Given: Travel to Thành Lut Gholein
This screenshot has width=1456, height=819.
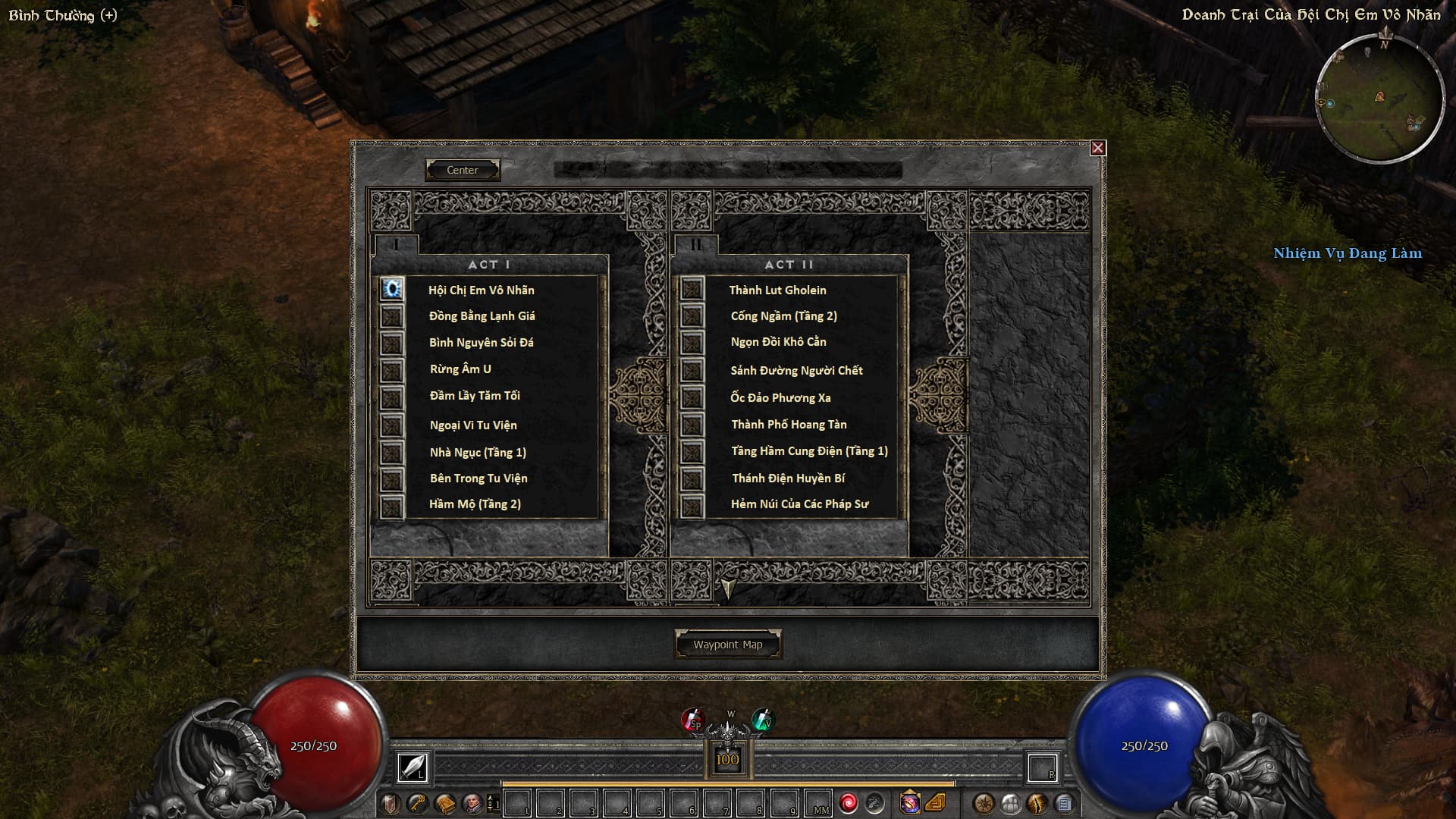Looking at the screenshot, I should (777, 290).
